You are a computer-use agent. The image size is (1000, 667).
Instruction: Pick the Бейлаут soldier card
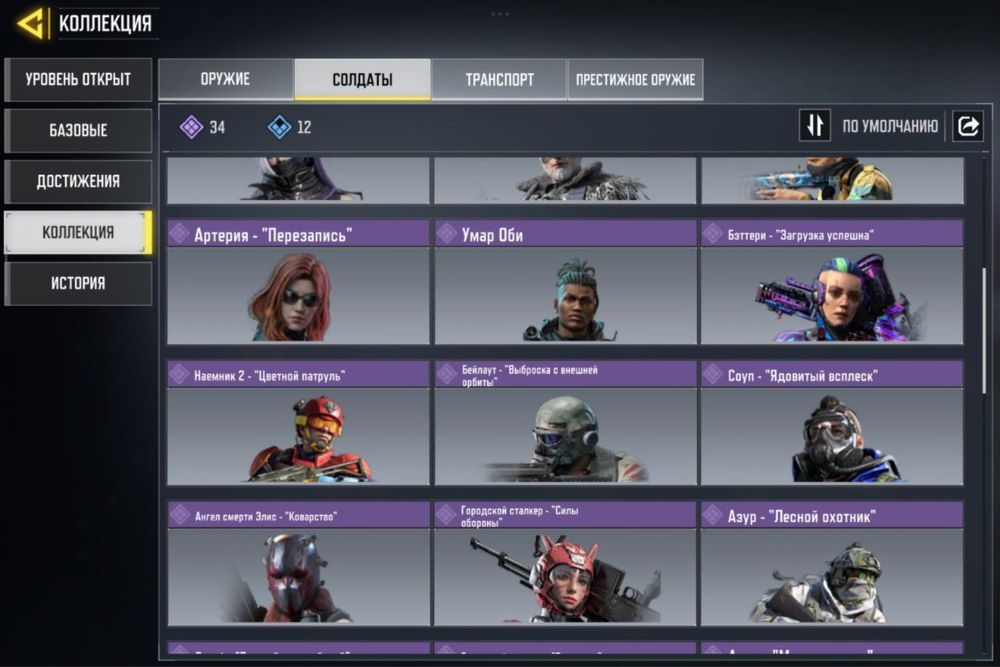point(565,423)
